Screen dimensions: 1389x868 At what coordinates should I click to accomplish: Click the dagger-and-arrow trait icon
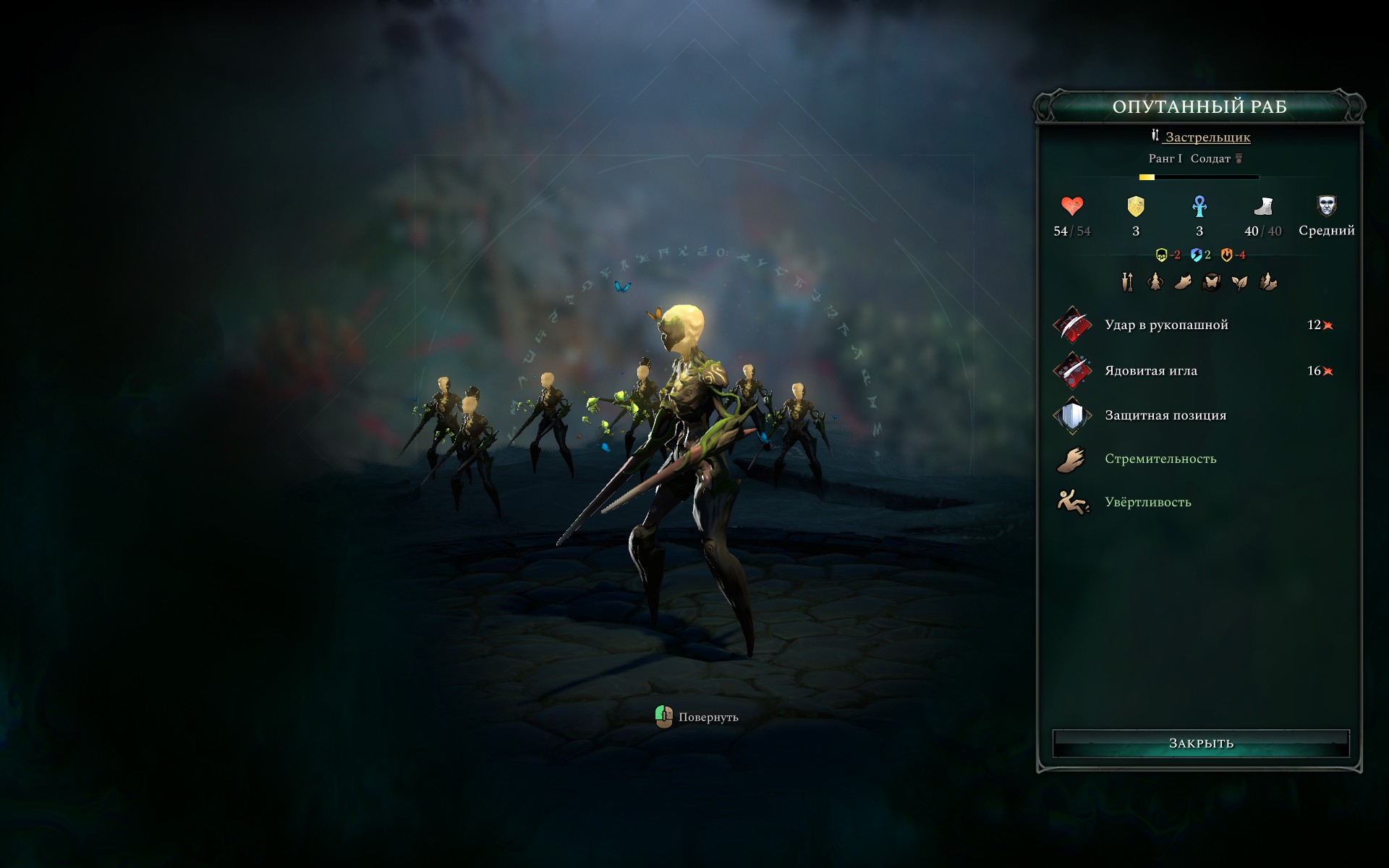click(1127, 282)
